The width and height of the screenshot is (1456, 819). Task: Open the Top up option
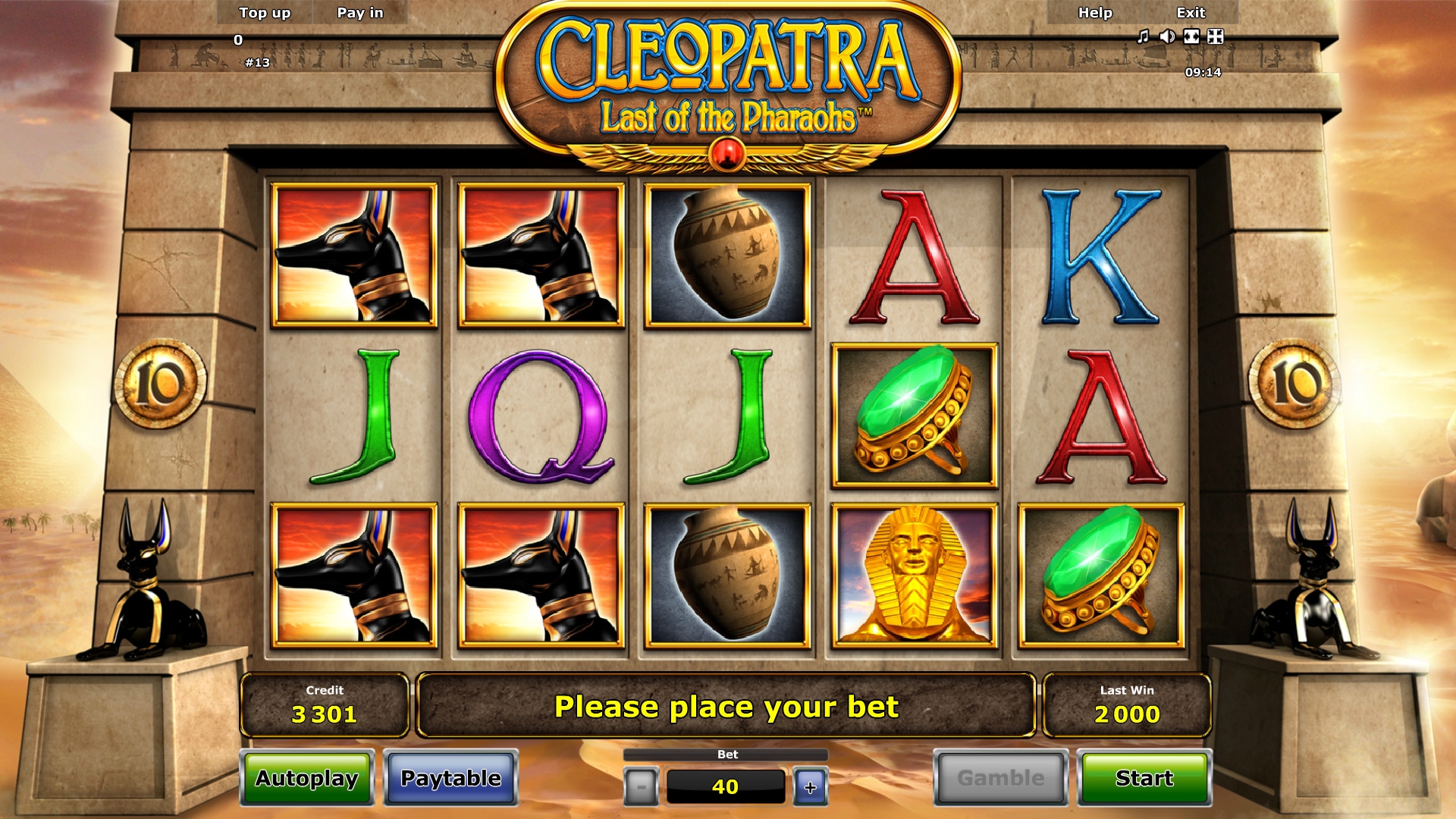(265, 13)
